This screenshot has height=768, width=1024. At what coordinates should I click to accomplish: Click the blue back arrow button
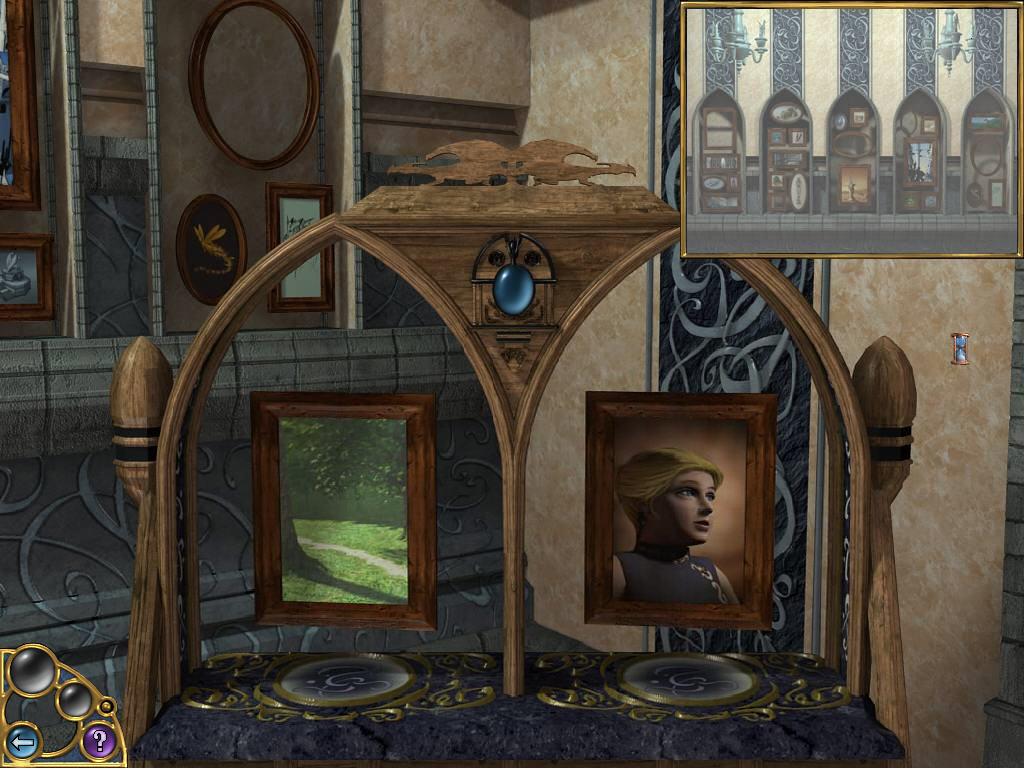[x=23, y=742]
